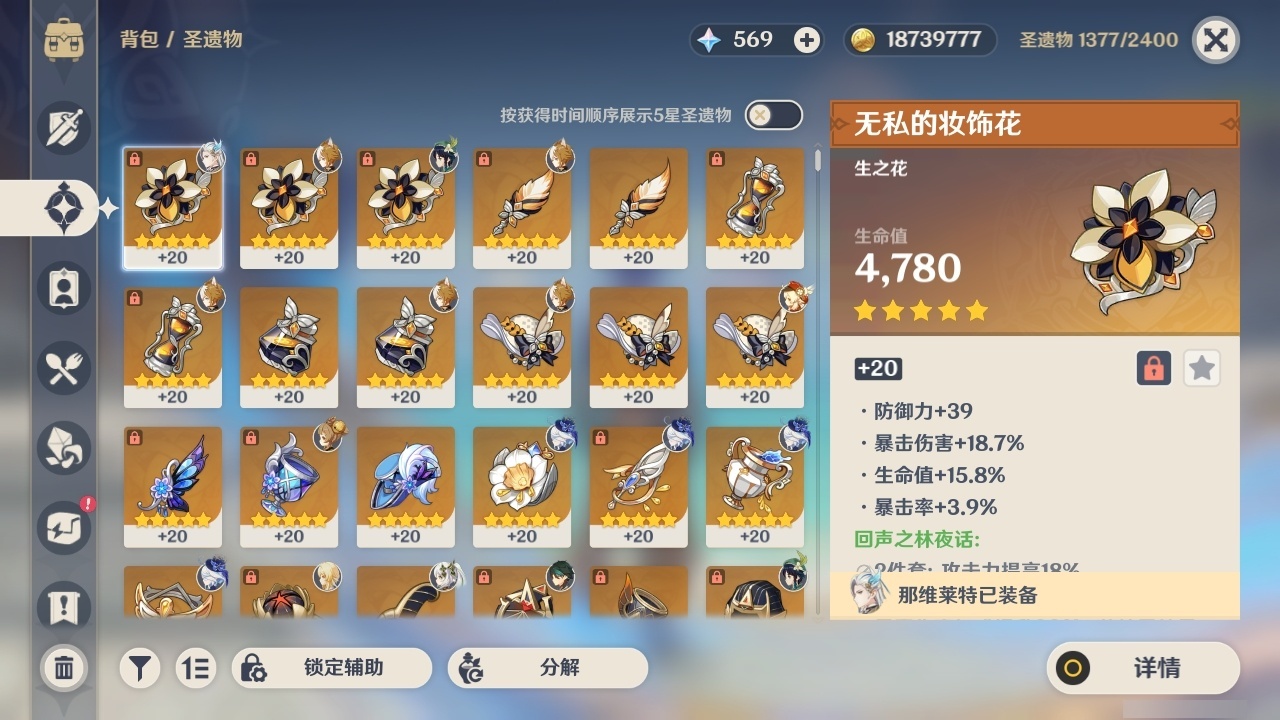Select the crafting materials crystal icon

[63, 448]
